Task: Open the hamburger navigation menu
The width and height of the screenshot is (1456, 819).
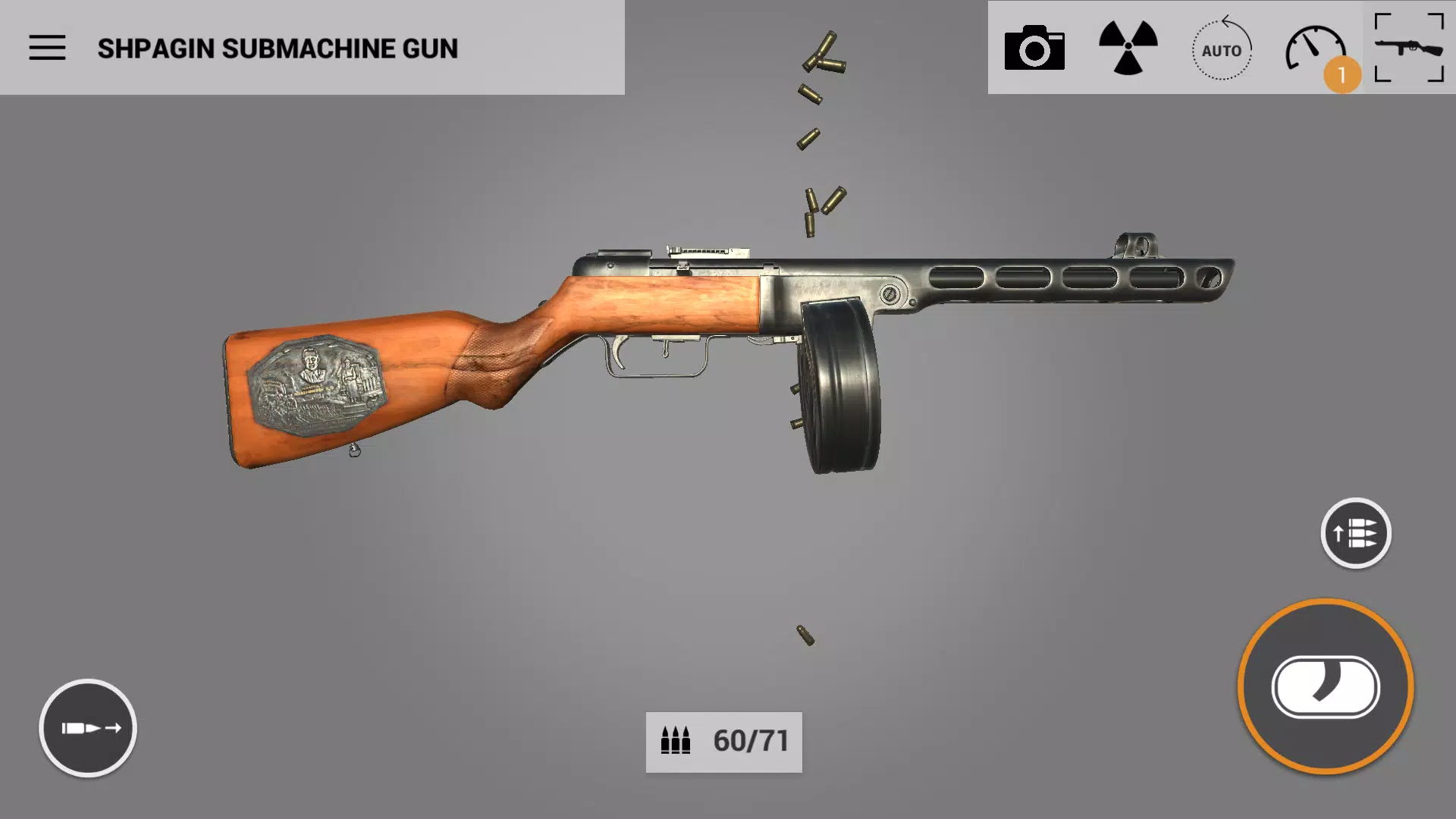Action: coord(48,46)
